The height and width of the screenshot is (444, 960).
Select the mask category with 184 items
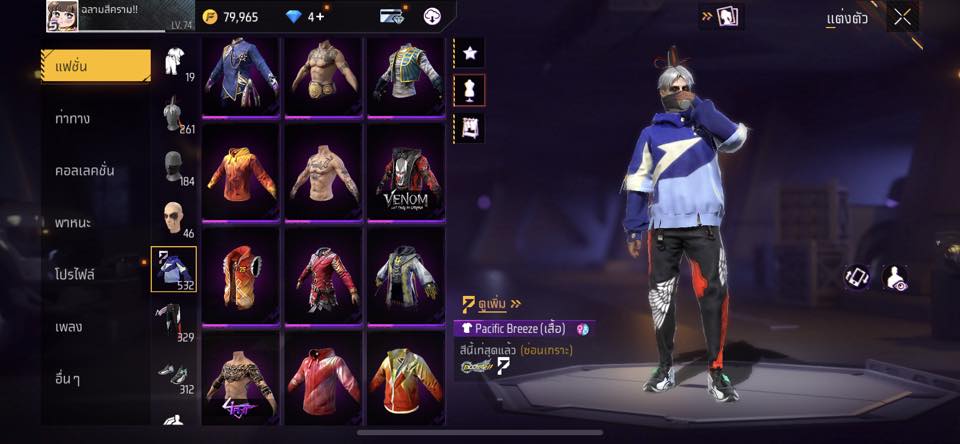click(x=174, y=167)
